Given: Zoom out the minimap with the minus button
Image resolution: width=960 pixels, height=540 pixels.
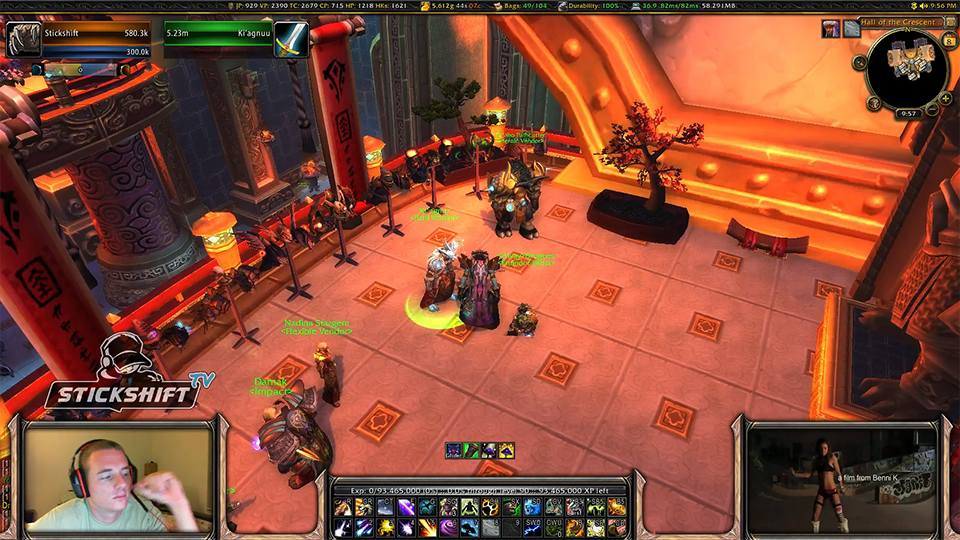Looking at the screenshot, I should [932, 111].
